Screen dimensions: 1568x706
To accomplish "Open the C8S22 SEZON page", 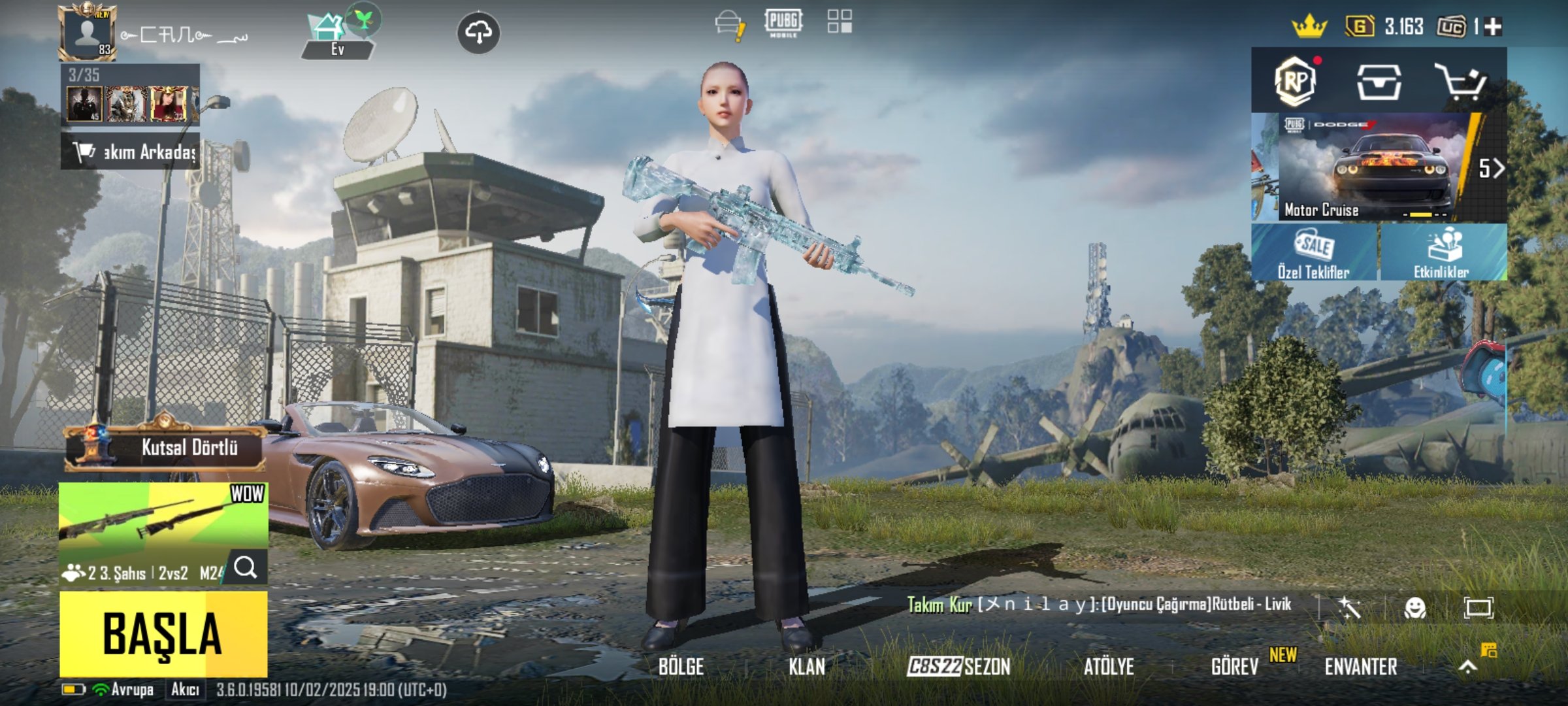I will (x=958, y=667).
